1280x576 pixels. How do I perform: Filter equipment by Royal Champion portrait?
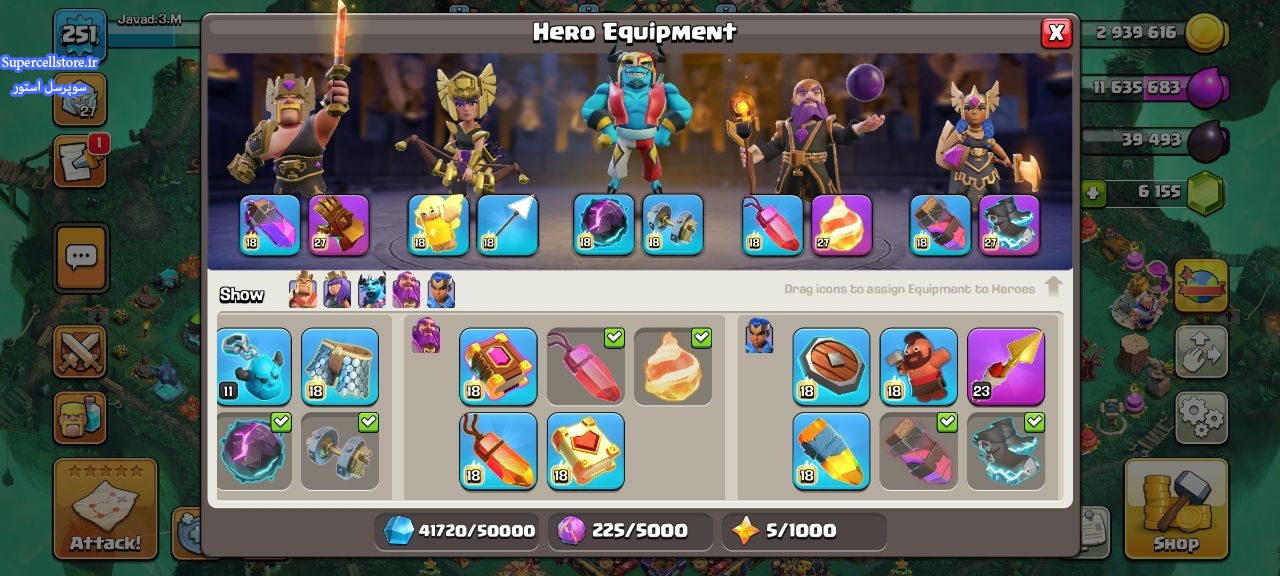pos(441,291)
